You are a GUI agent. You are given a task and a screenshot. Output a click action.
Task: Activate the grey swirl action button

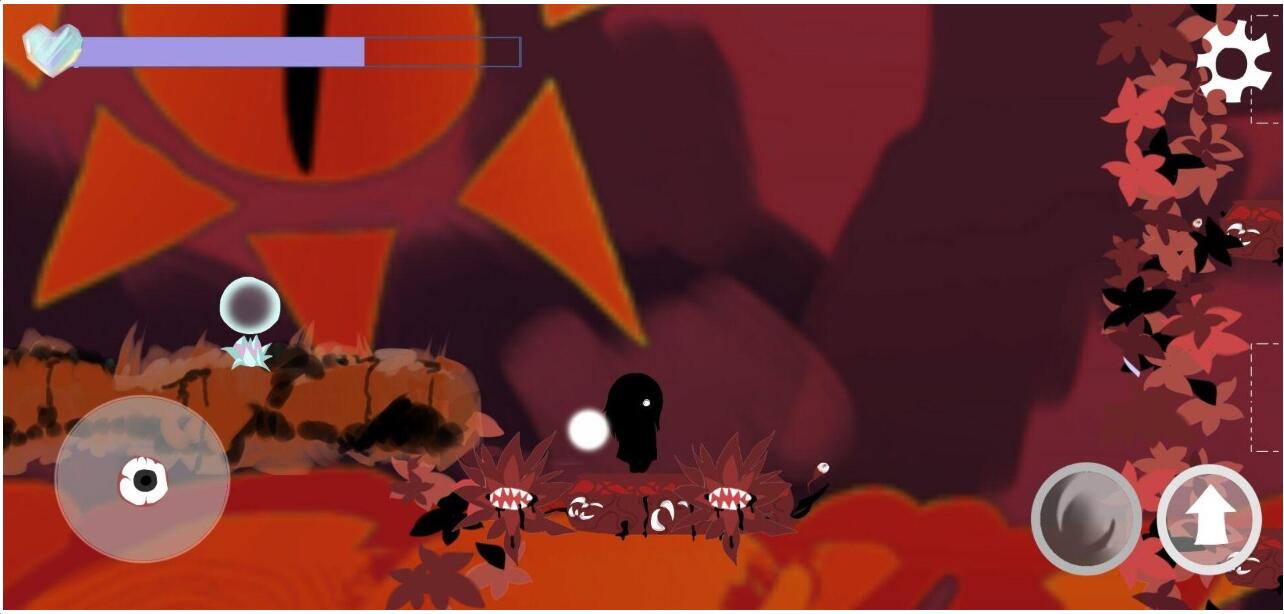[1086, 518]
